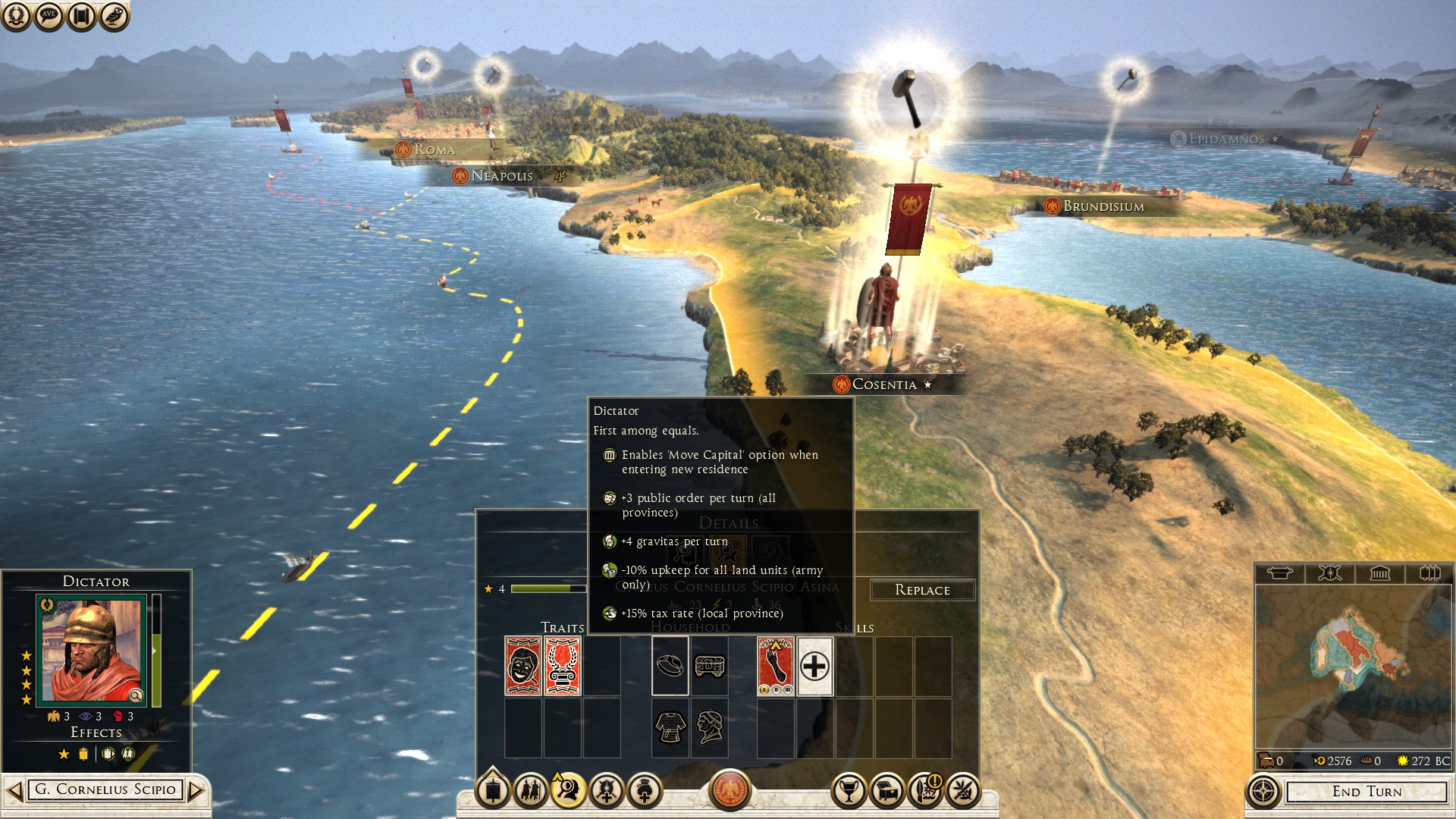This screenshot has height=819, width=1456.
Task: Select the theatre mask trait
Action: click(x=523, y=666)
